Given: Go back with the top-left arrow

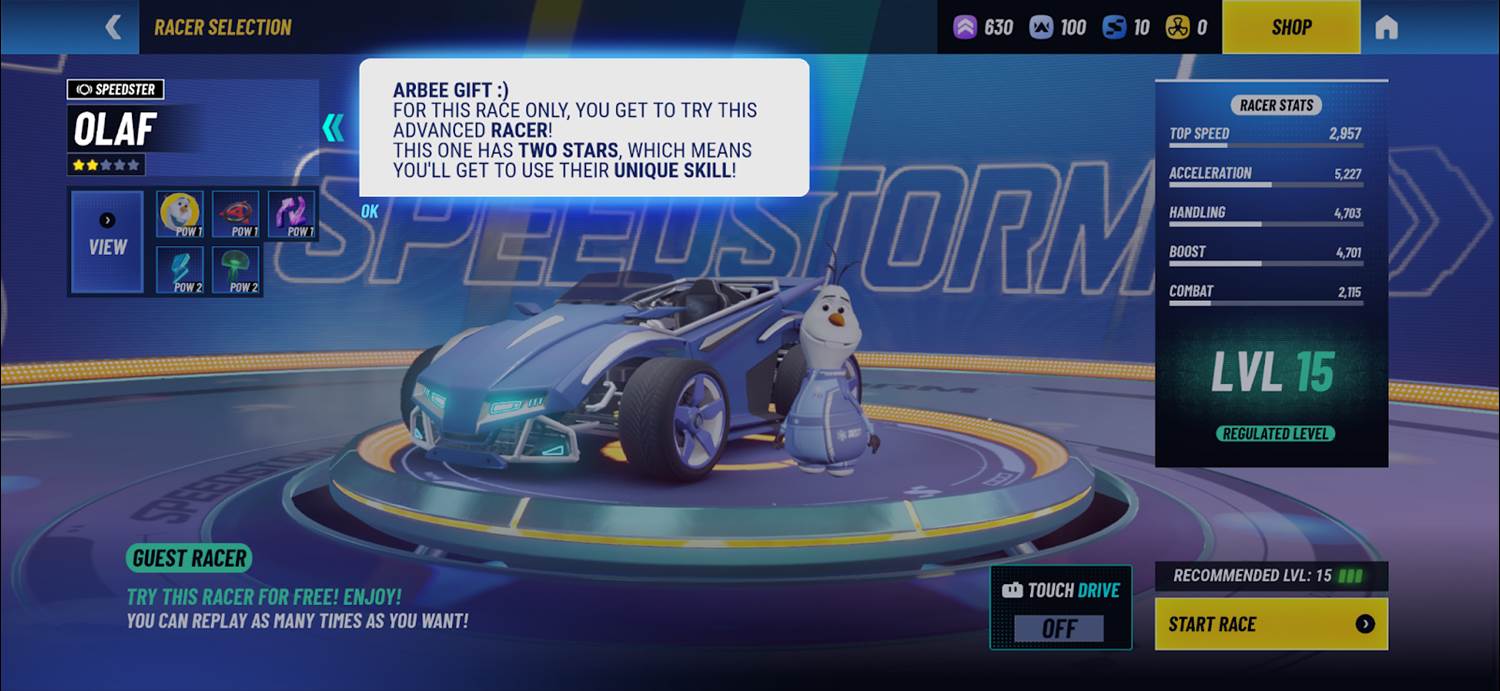Looking at the screenshot, I should (x=114, y=27).
